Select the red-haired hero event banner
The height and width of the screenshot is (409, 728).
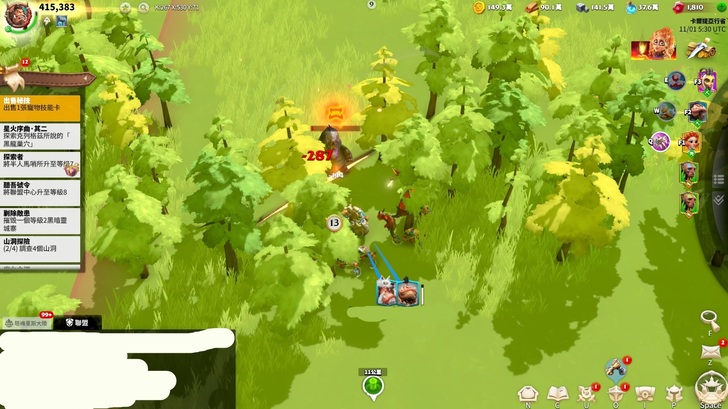pyautogui.click(x=651, y=47)
